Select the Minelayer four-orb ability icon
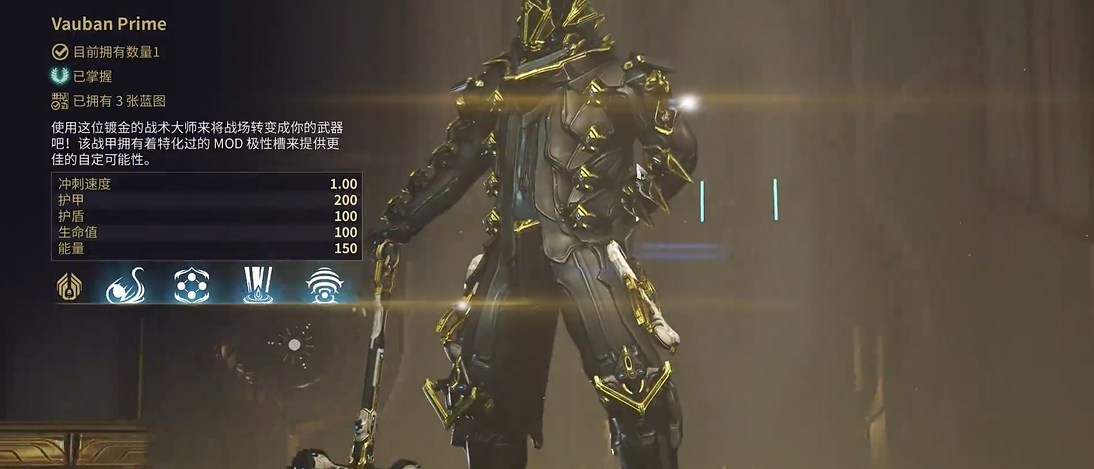Screen dimensions: 1094x469 tap(191, 286)
